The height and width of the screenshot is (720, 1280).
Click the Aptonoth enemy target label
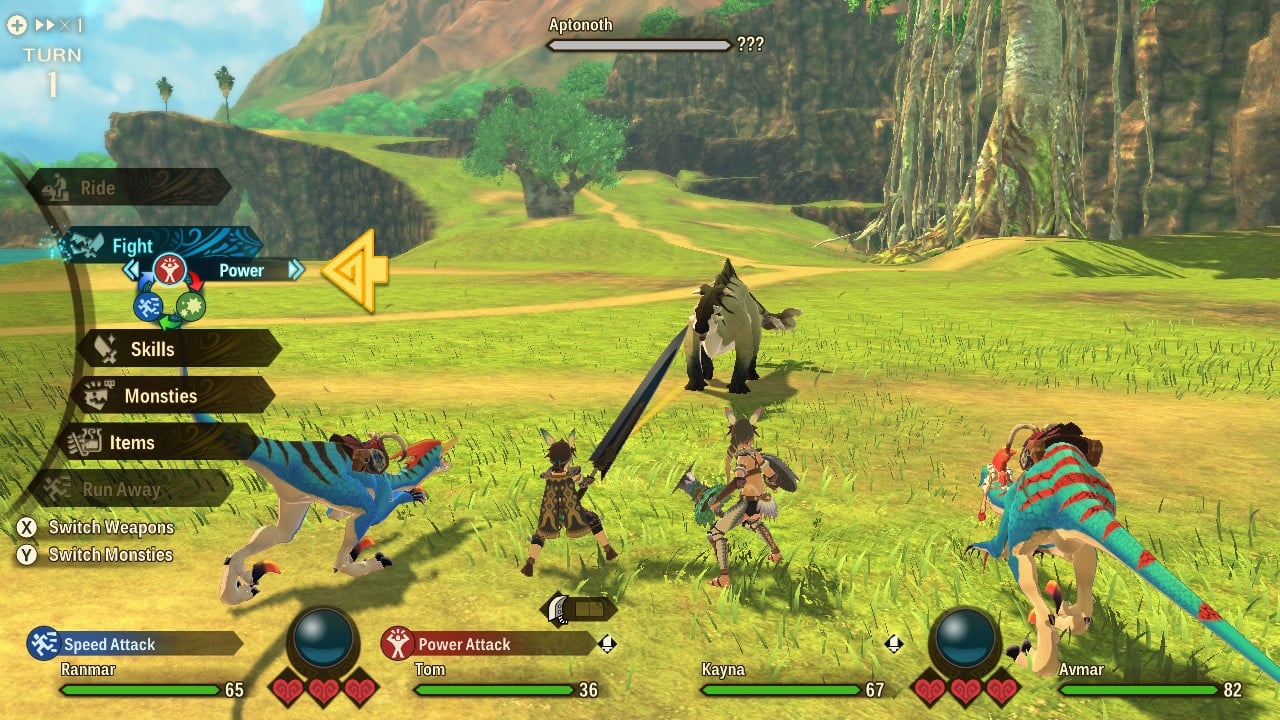pyautogui.click(x=580, y=25)
